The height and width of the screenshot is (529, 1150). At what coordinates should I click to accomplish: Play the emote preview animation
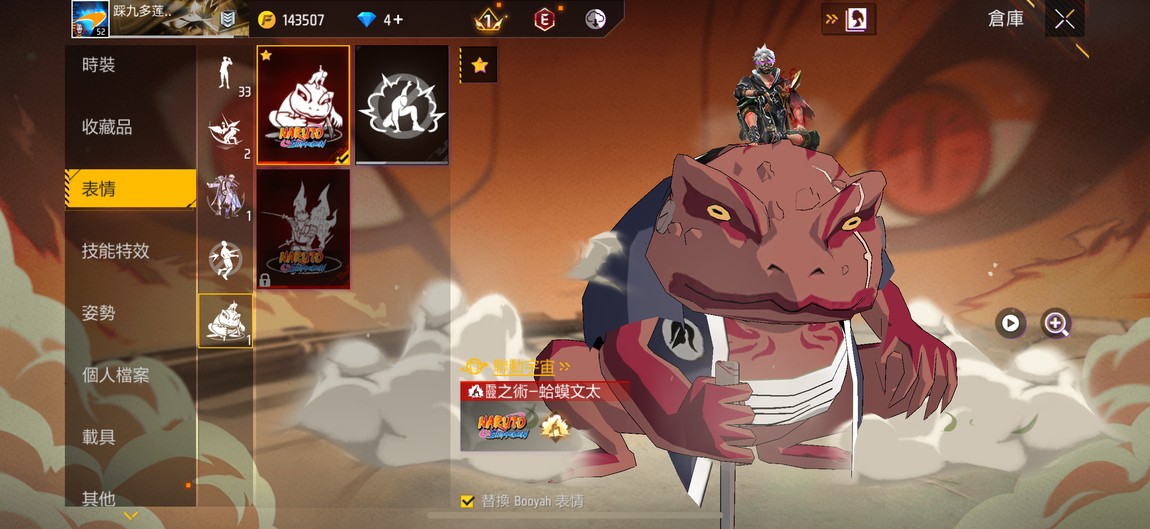pyautogui.click(x=1011, y=323)
